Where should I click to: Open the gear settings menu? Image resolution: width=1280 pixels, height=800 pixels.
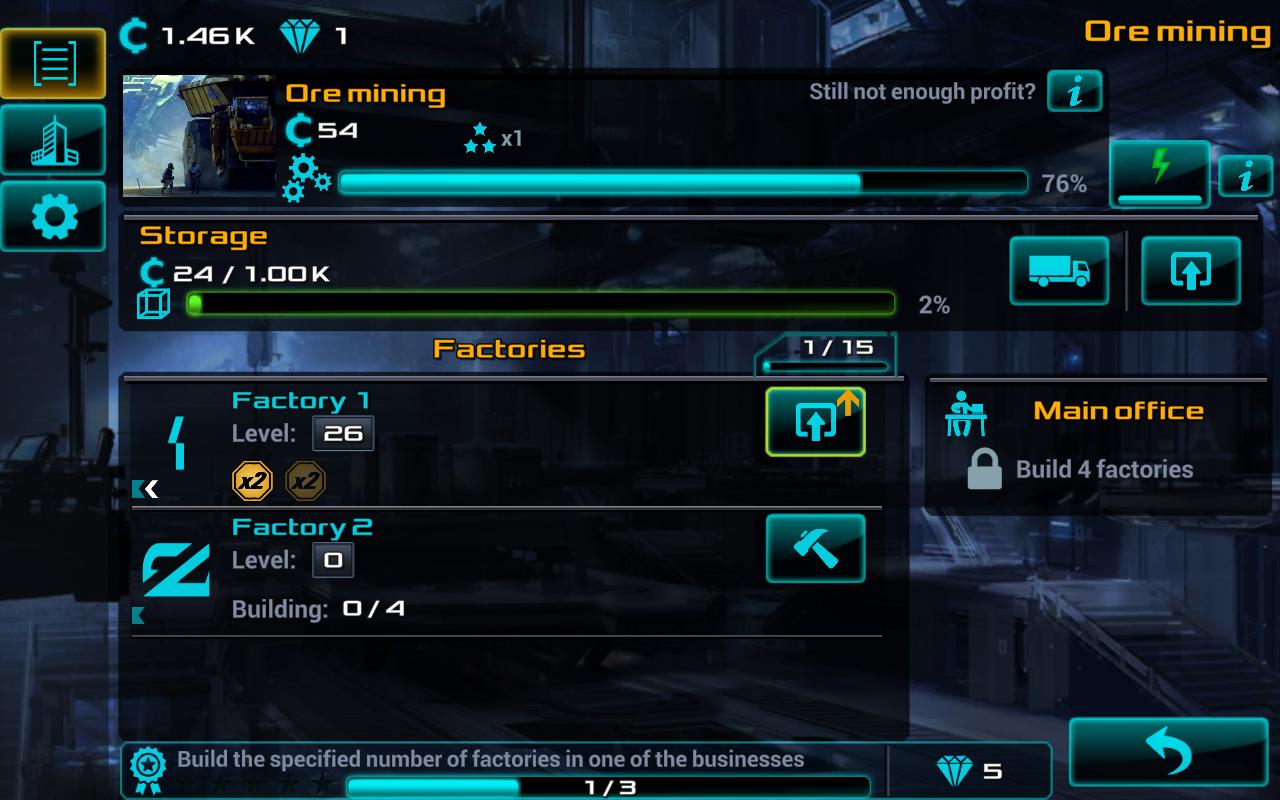[x=53, y=216]
